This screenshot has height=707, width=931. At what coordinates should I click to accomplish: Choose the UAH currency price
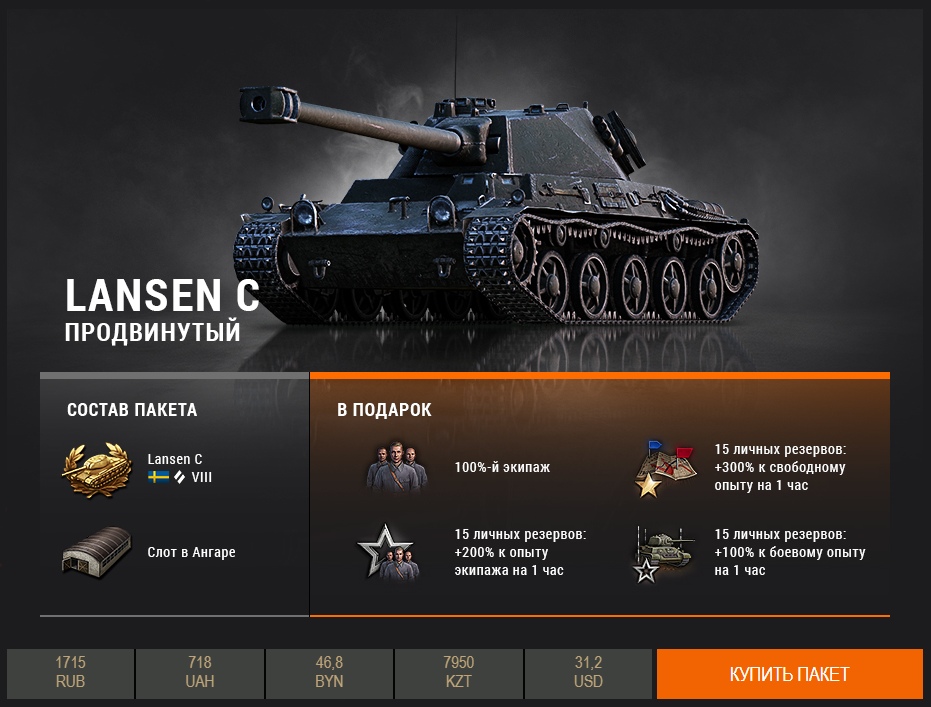click(x=200, y=673)
